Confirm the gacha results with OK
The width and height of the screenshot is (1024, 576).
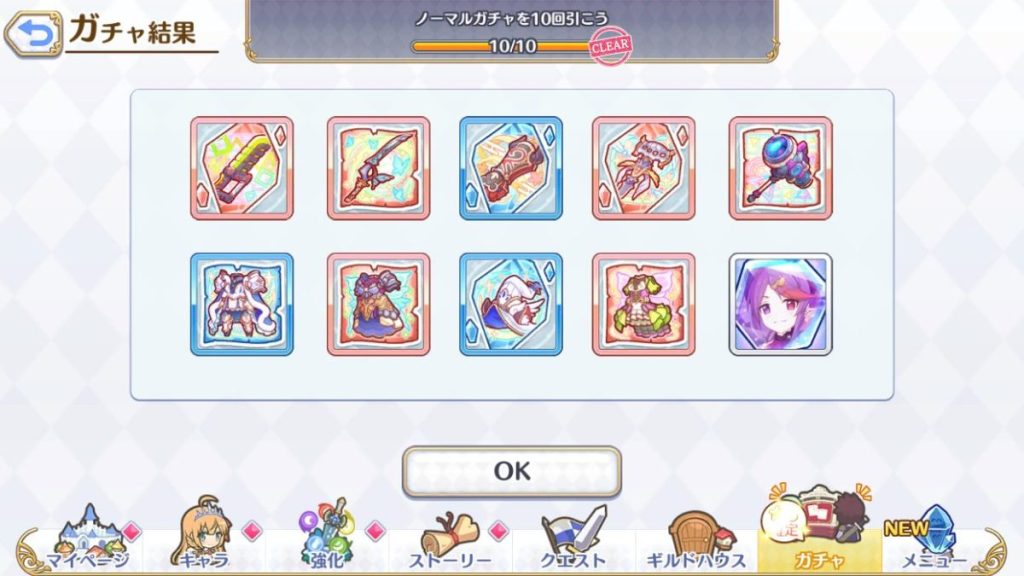point(511,471)
